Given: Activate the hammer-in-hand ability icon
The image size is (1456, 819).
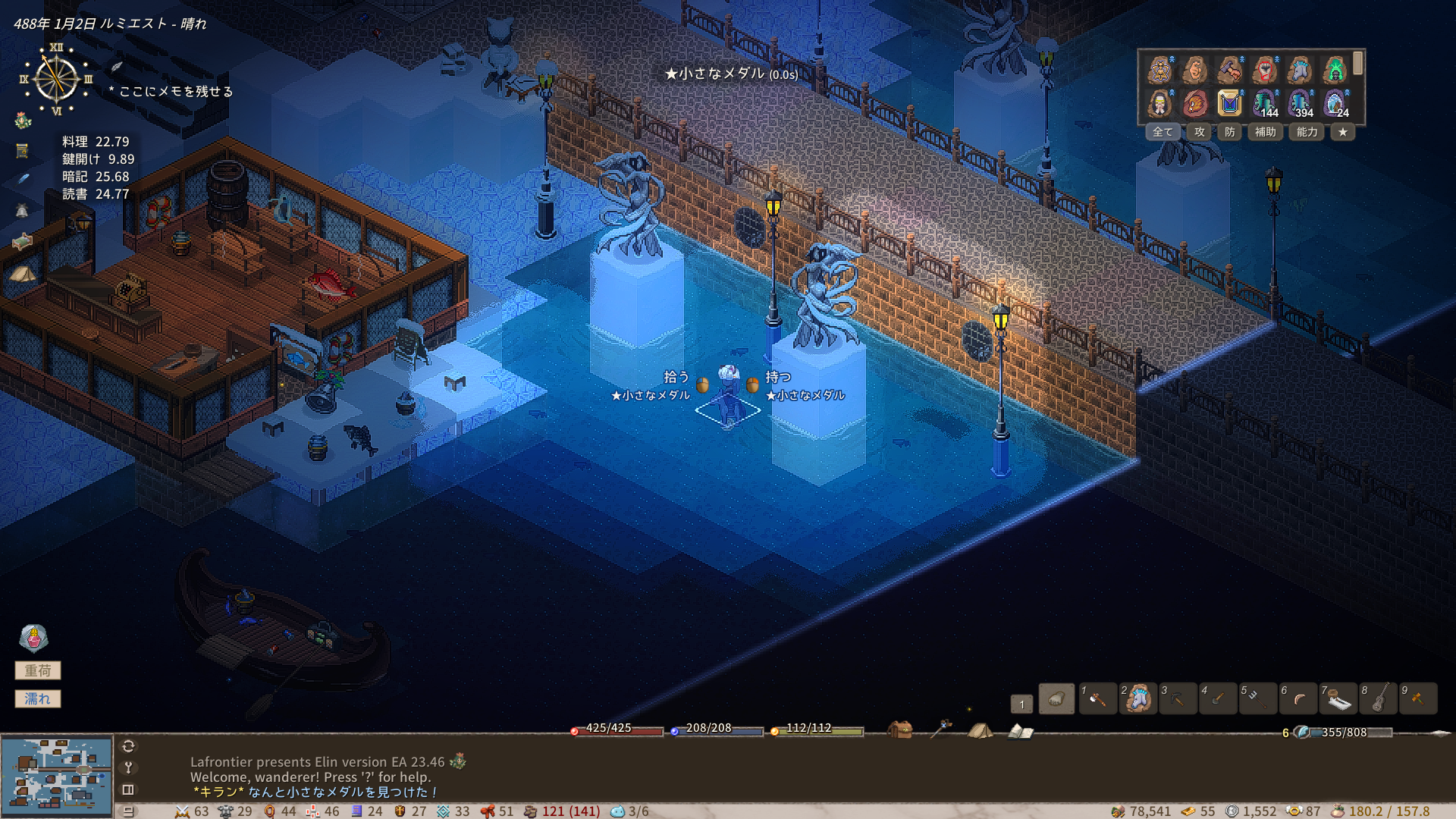Looking at the screenshot, I should [x=1229, y=71].
